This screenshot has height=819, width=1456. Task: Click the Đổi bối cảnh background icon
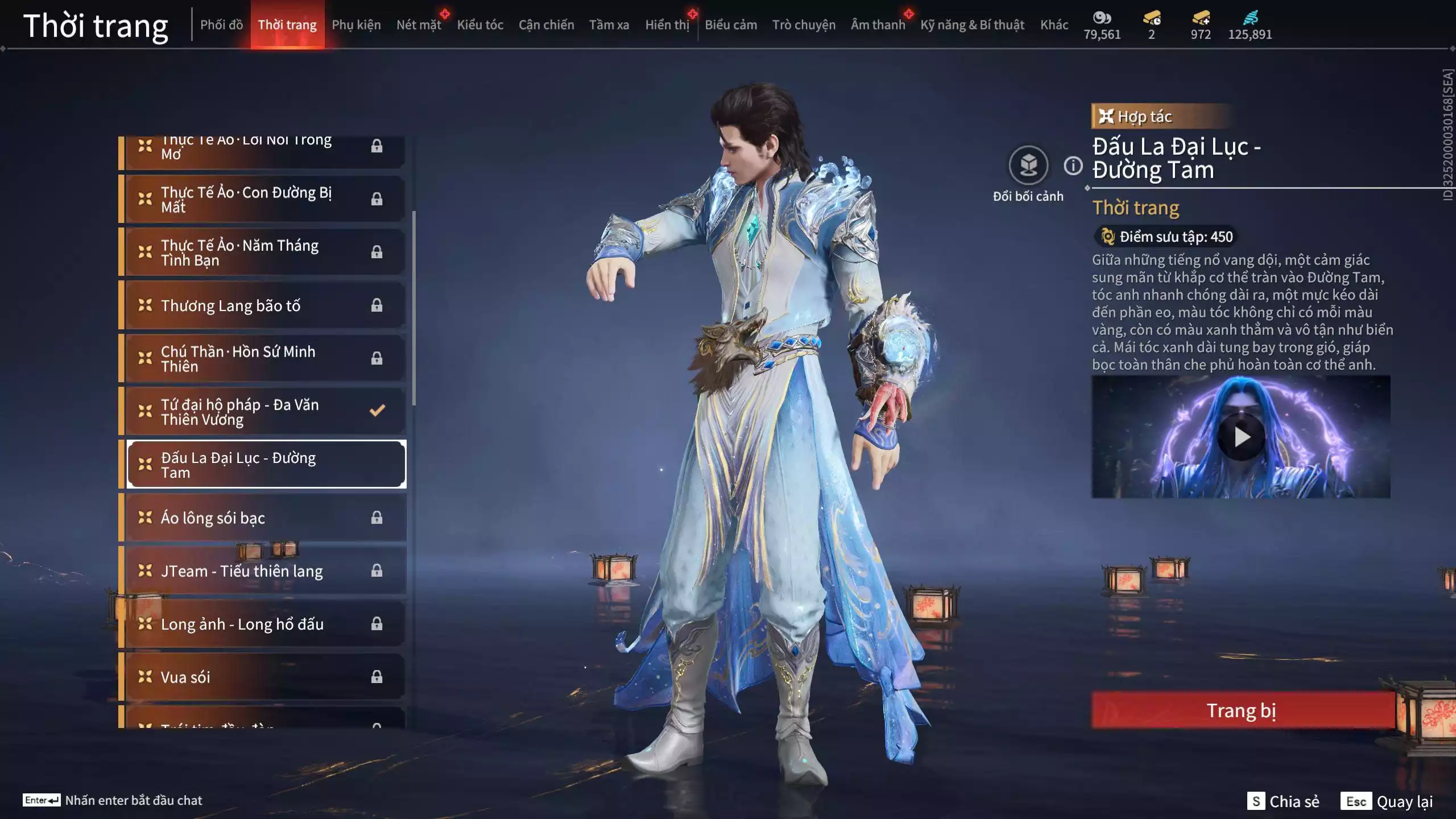pos(1028,166)
